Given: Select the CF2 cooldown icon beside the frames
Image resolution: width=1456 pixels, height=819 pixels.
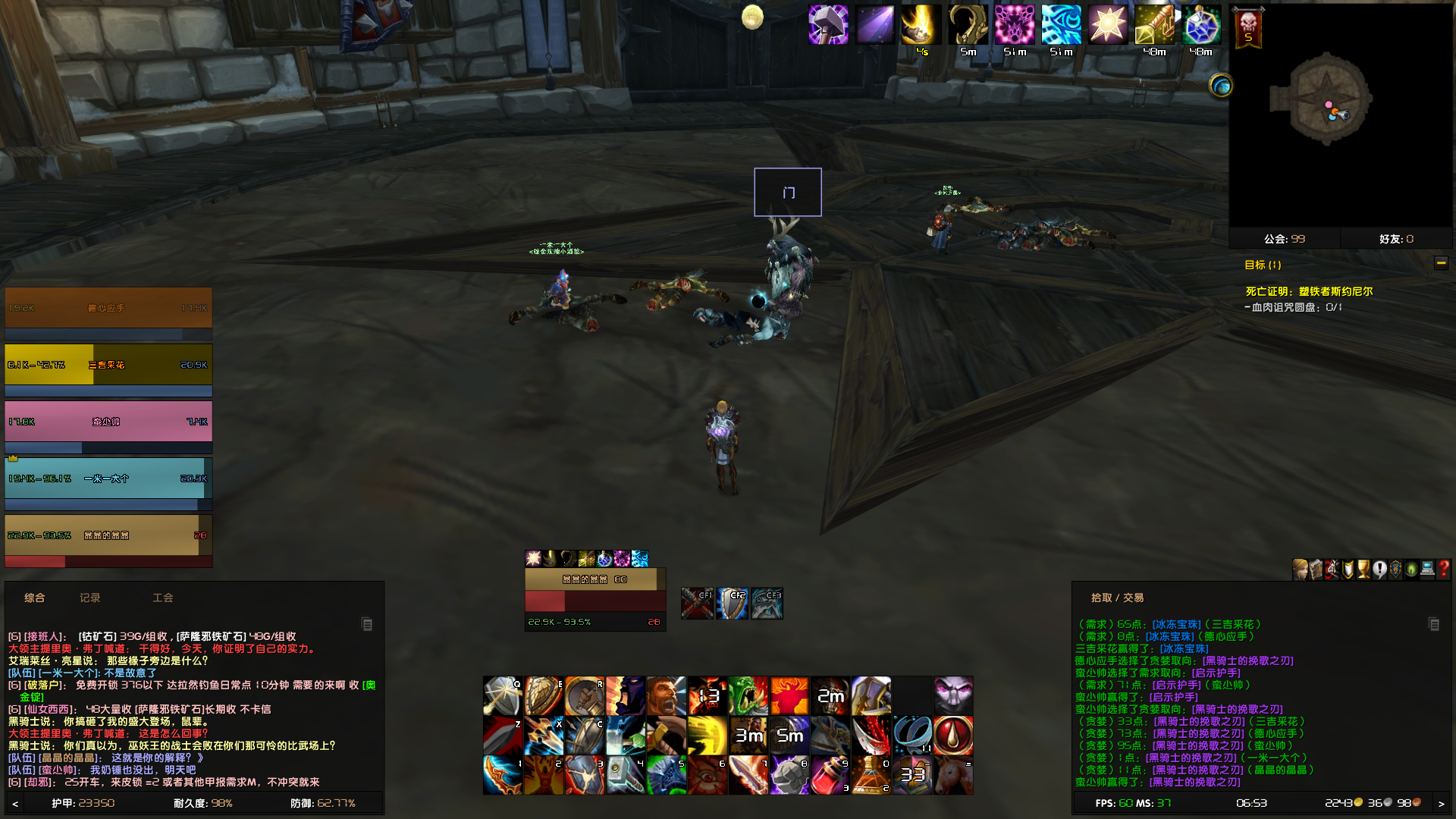Looking at the screenshot, I should tap(732, 602).
